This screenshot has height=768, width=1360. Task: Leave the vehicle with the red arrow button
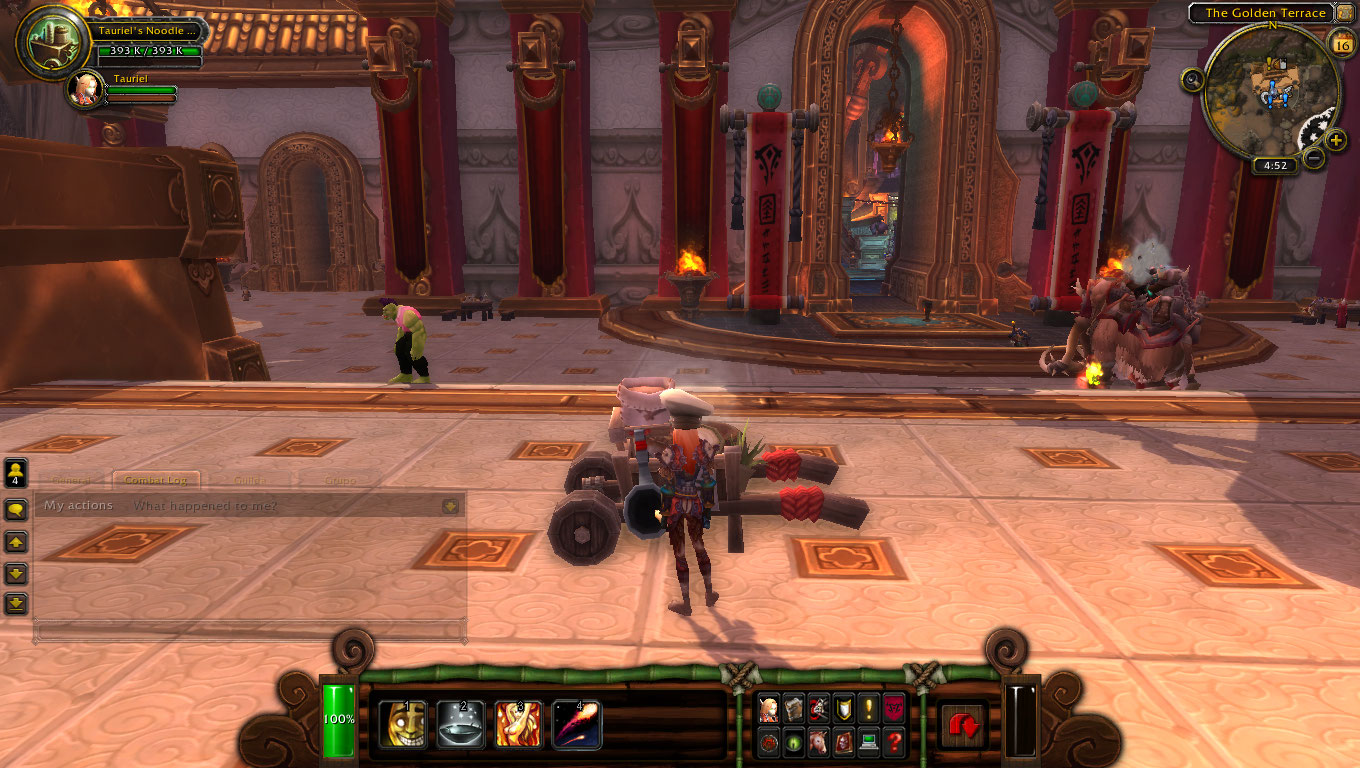[964, 725]
